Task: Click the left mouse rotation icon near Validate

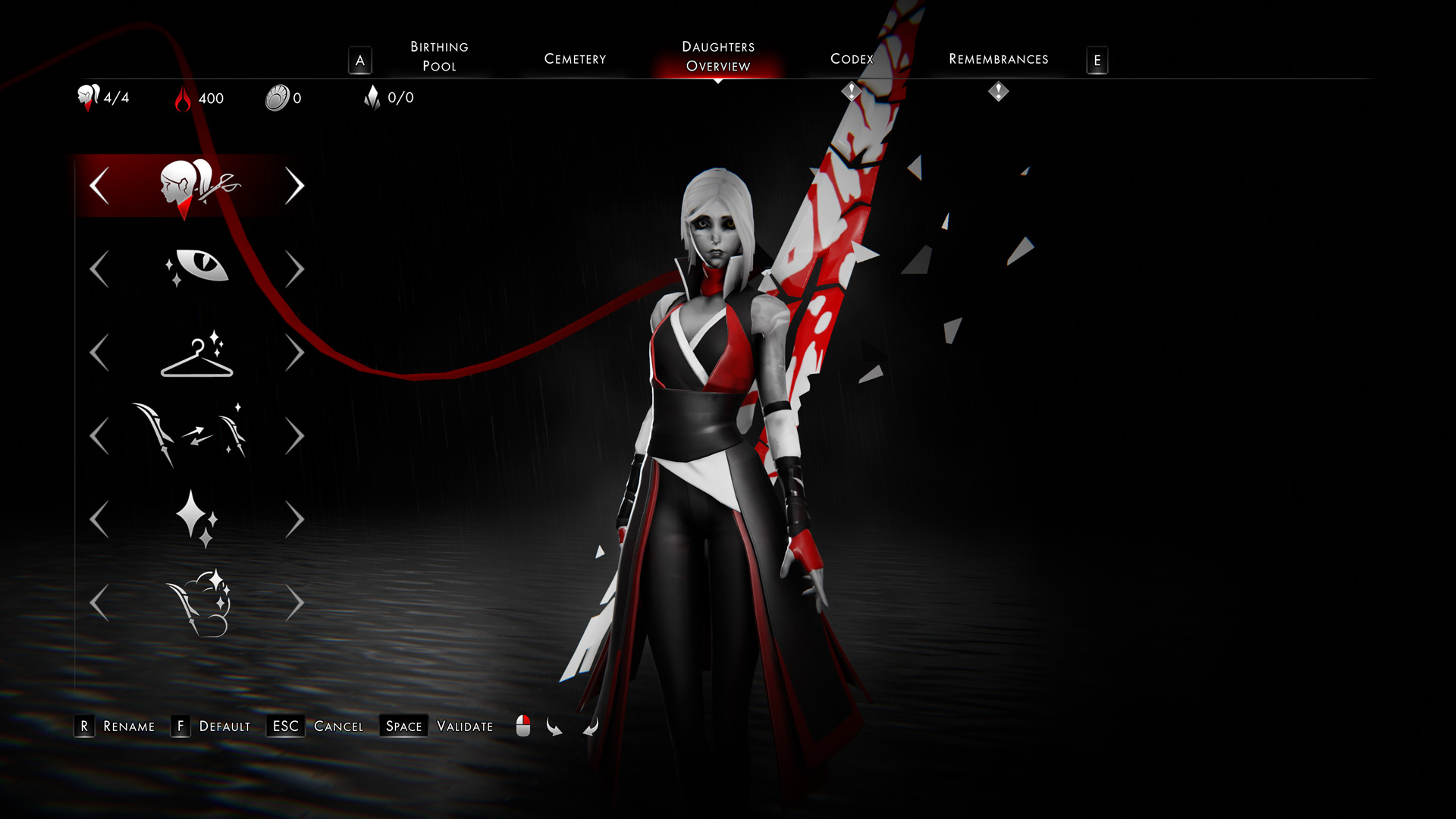Action: 522,726
